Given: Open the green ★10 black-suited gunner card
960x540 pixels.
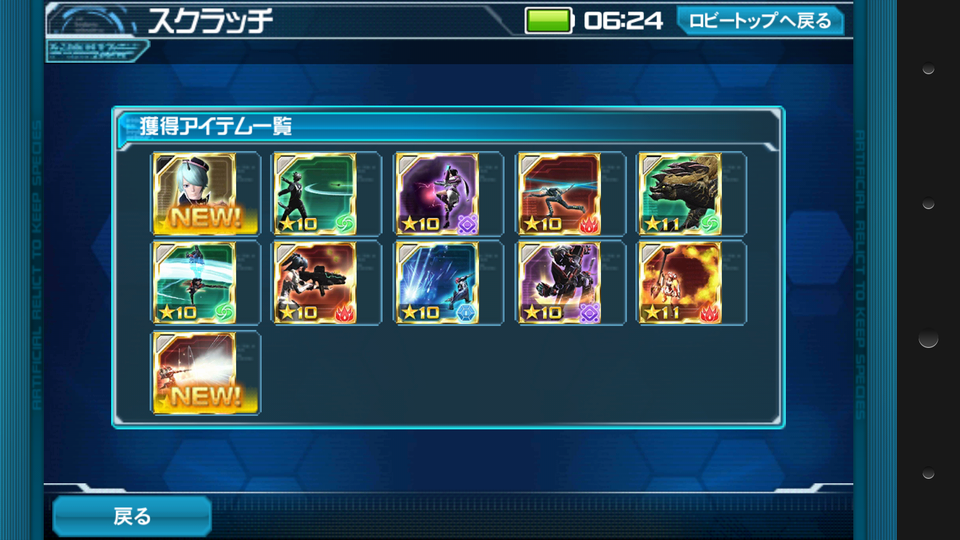Looking at the screenshot, I should pos(315,193).
